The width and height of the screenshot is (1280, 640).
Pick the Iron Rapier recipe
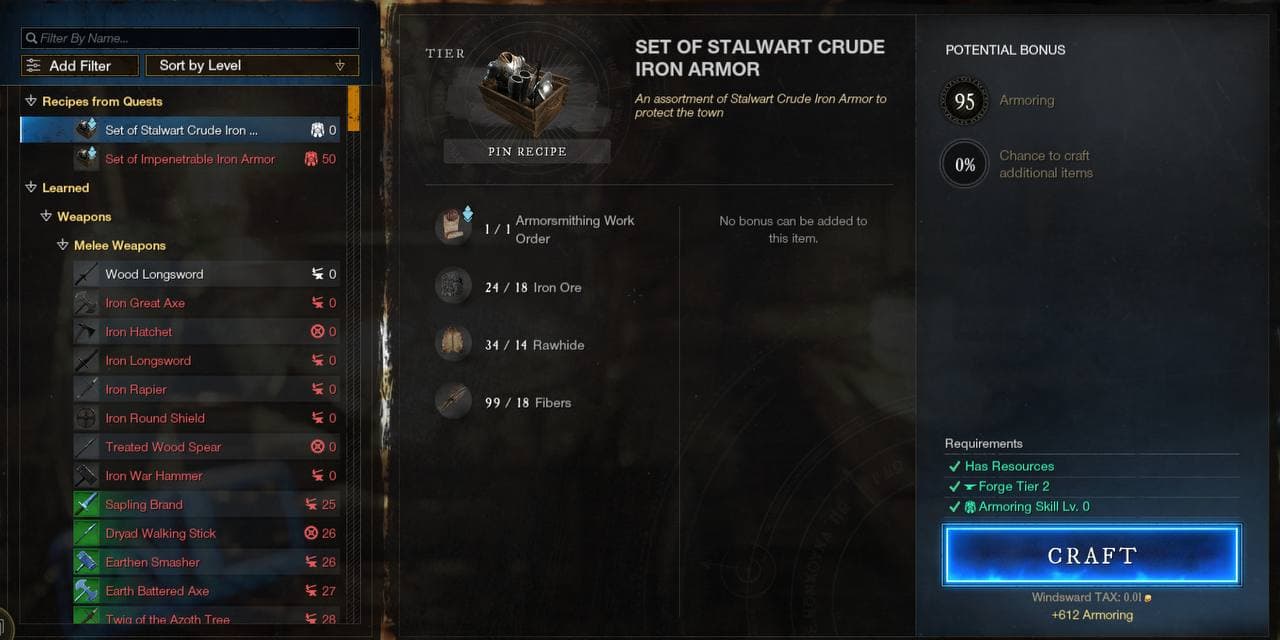[136, 390]
